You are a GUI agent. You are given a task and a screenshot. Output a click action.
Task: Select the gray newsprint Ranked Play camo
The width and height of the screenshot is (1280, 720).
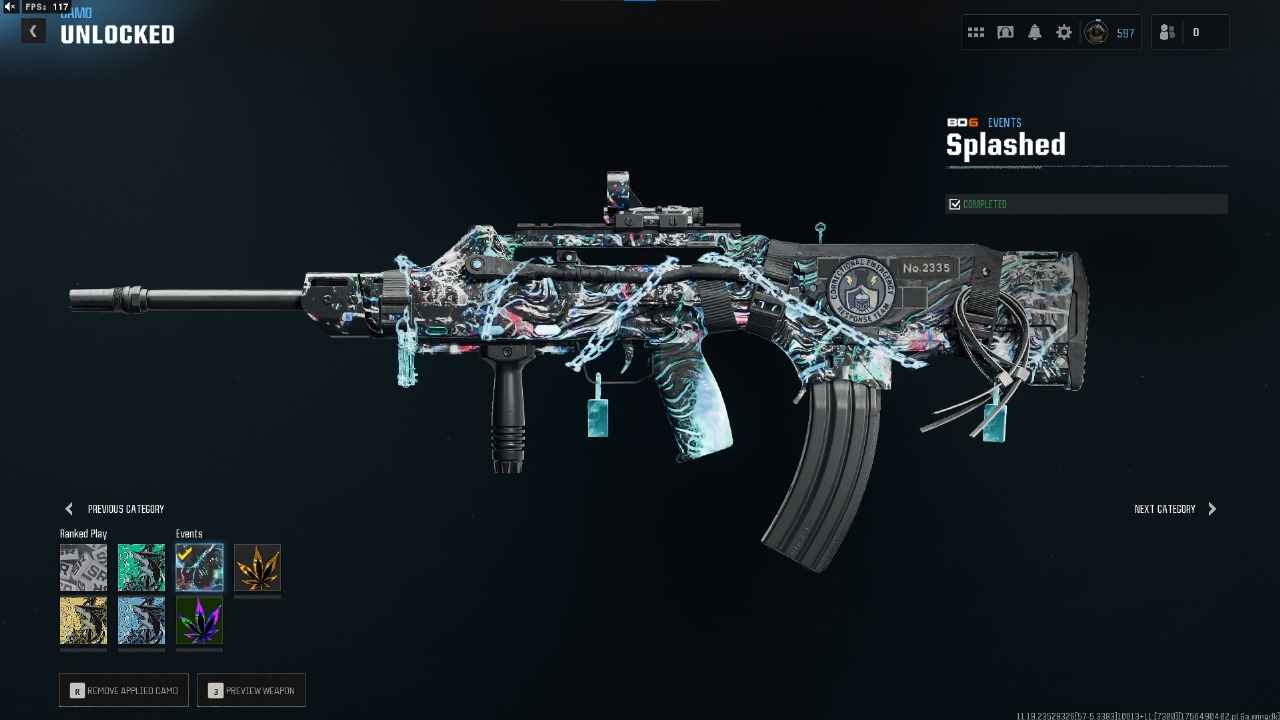coord(83,568)
